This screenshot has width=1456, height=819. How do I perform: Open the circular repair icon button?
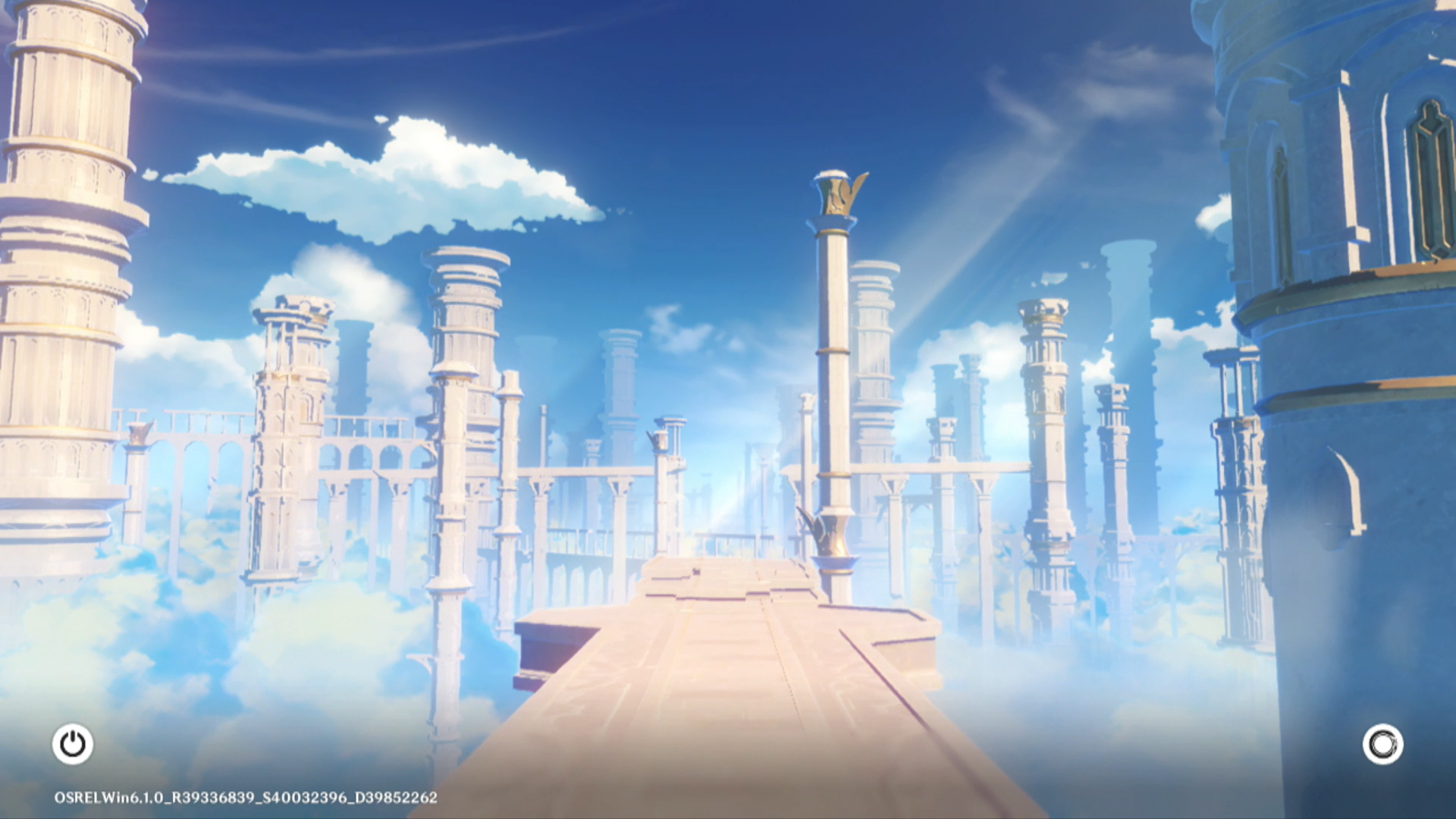1382,744
